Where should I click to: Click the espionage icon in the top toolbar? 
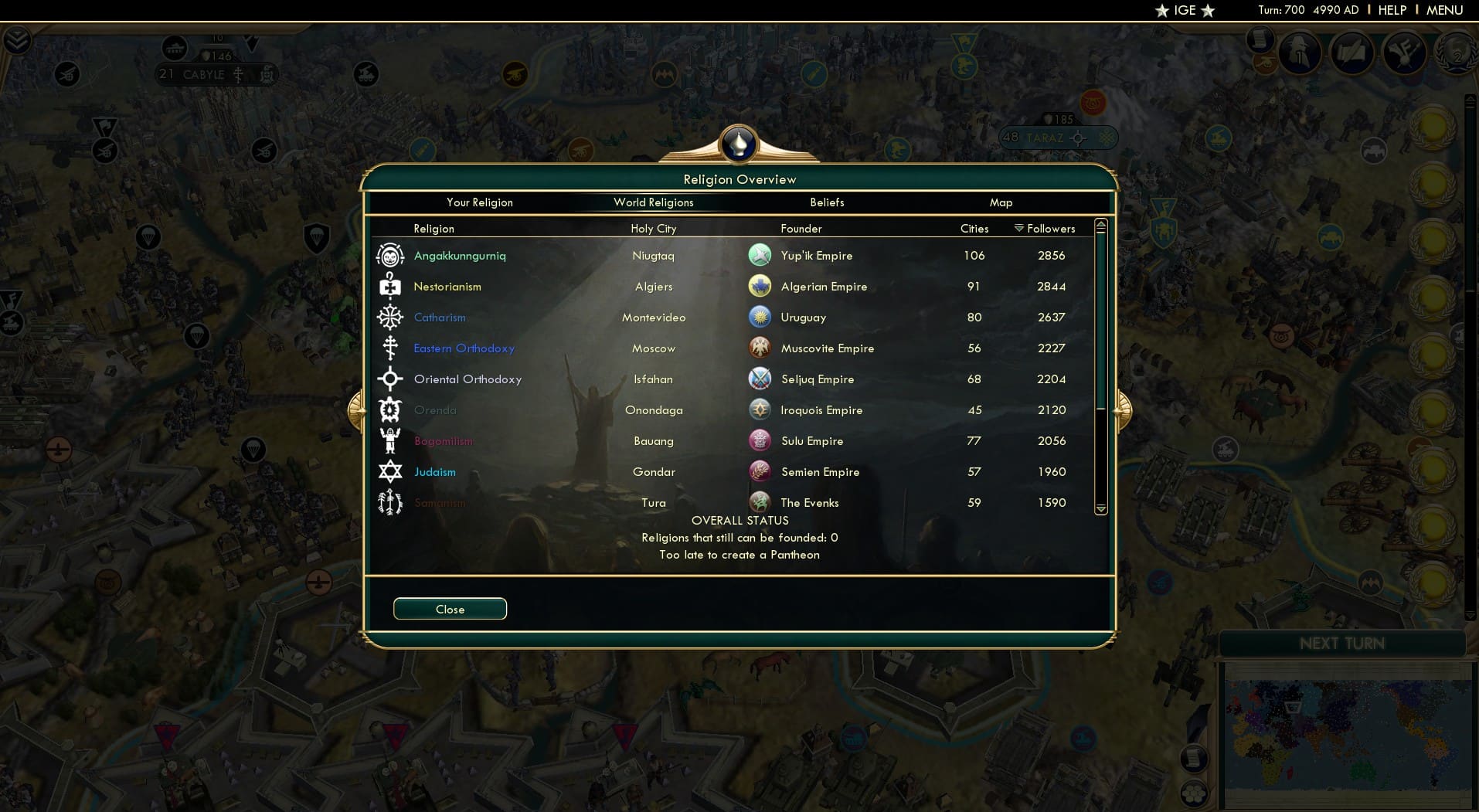pos(1299,53)
